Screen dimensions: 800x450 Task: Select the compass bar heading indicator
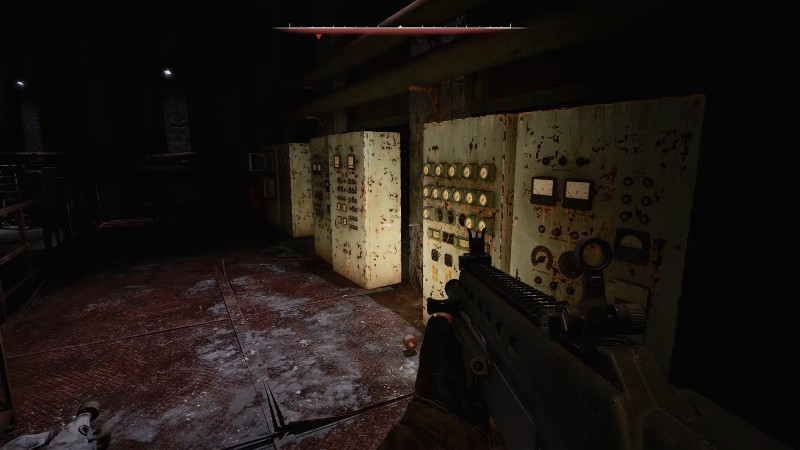(400, 27)
